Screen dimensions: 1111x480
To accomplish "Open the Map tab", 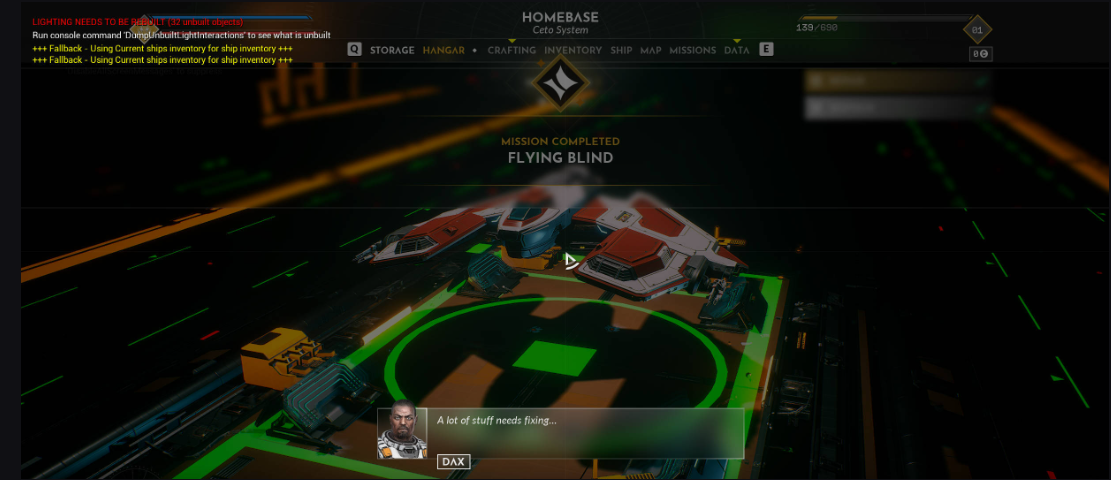I will [651, 50].
